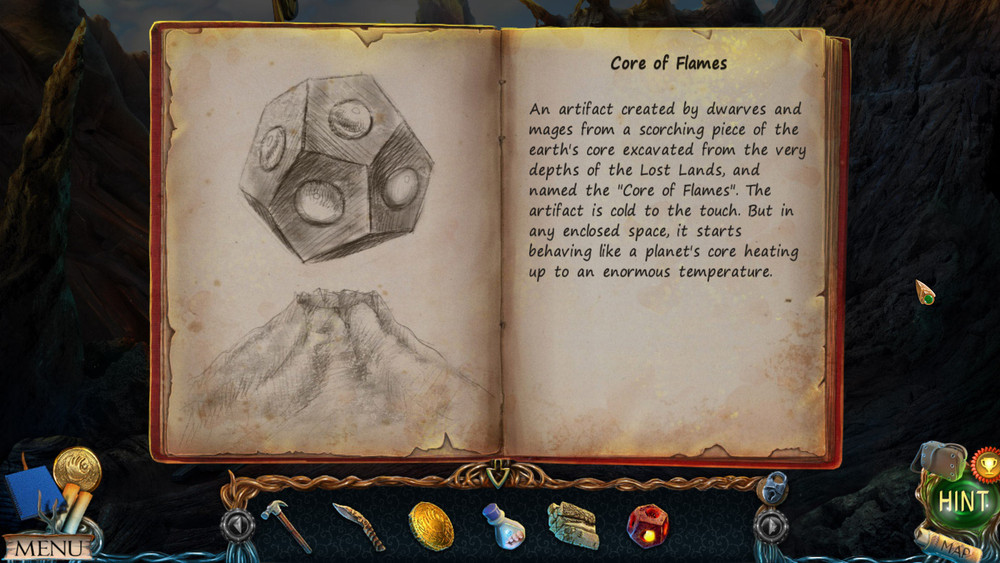Collapse the inventory panel with the down arrow
The image size is (1000, 563).
pos(498,468)
